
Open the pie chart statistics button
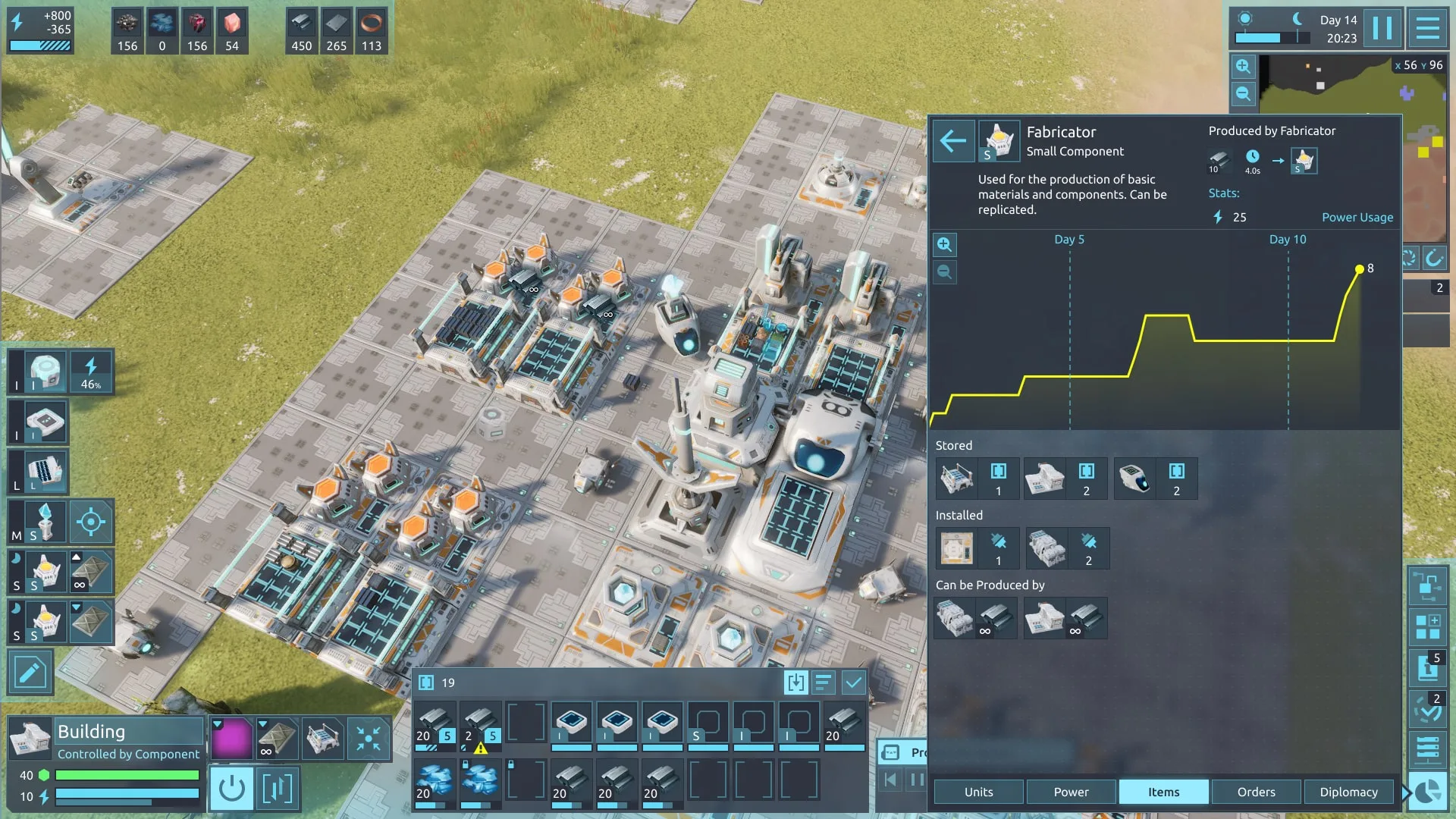tap(1428, 792)
